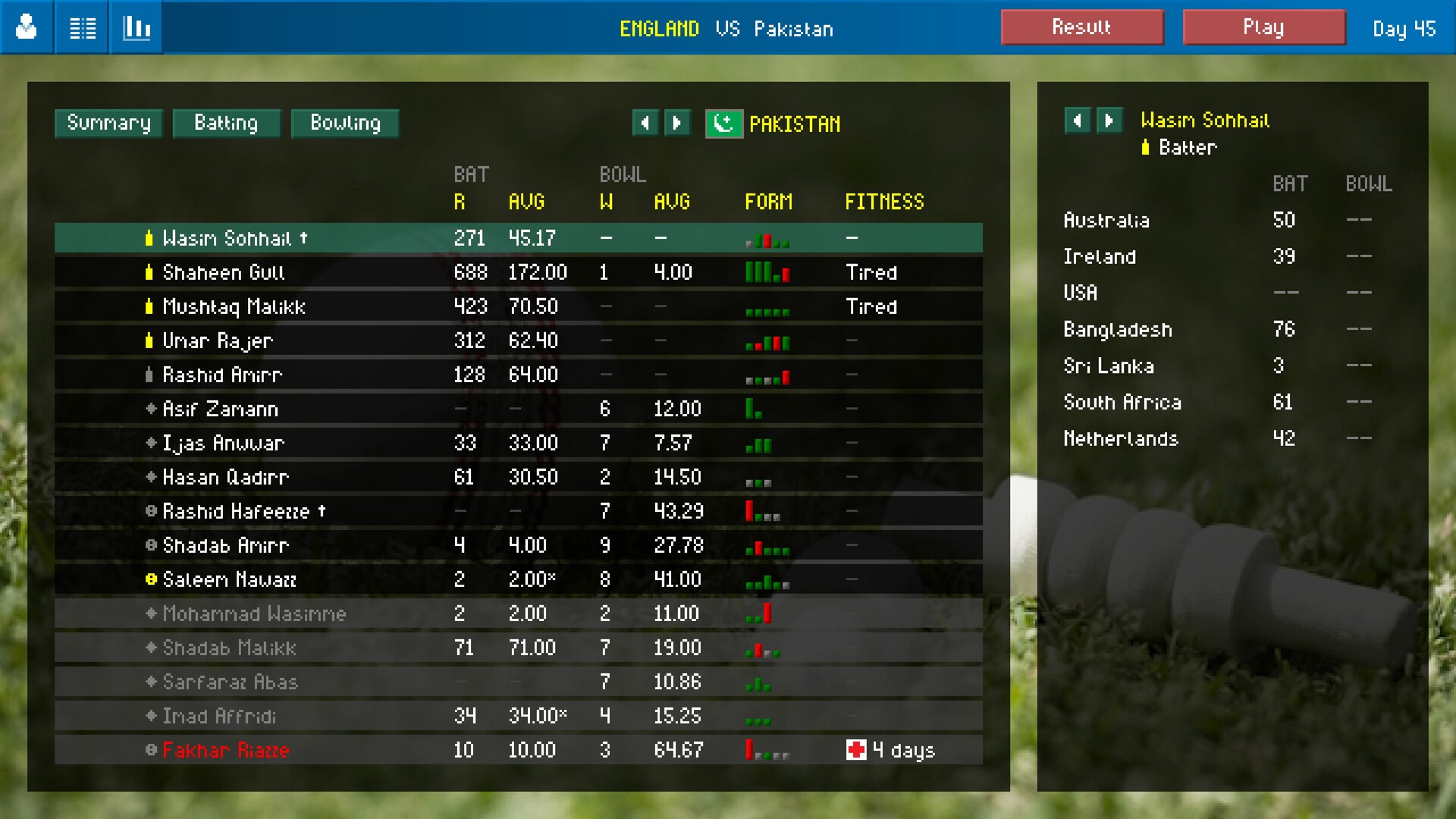
Task: Switch to the Batting tab
Action: 226,123
